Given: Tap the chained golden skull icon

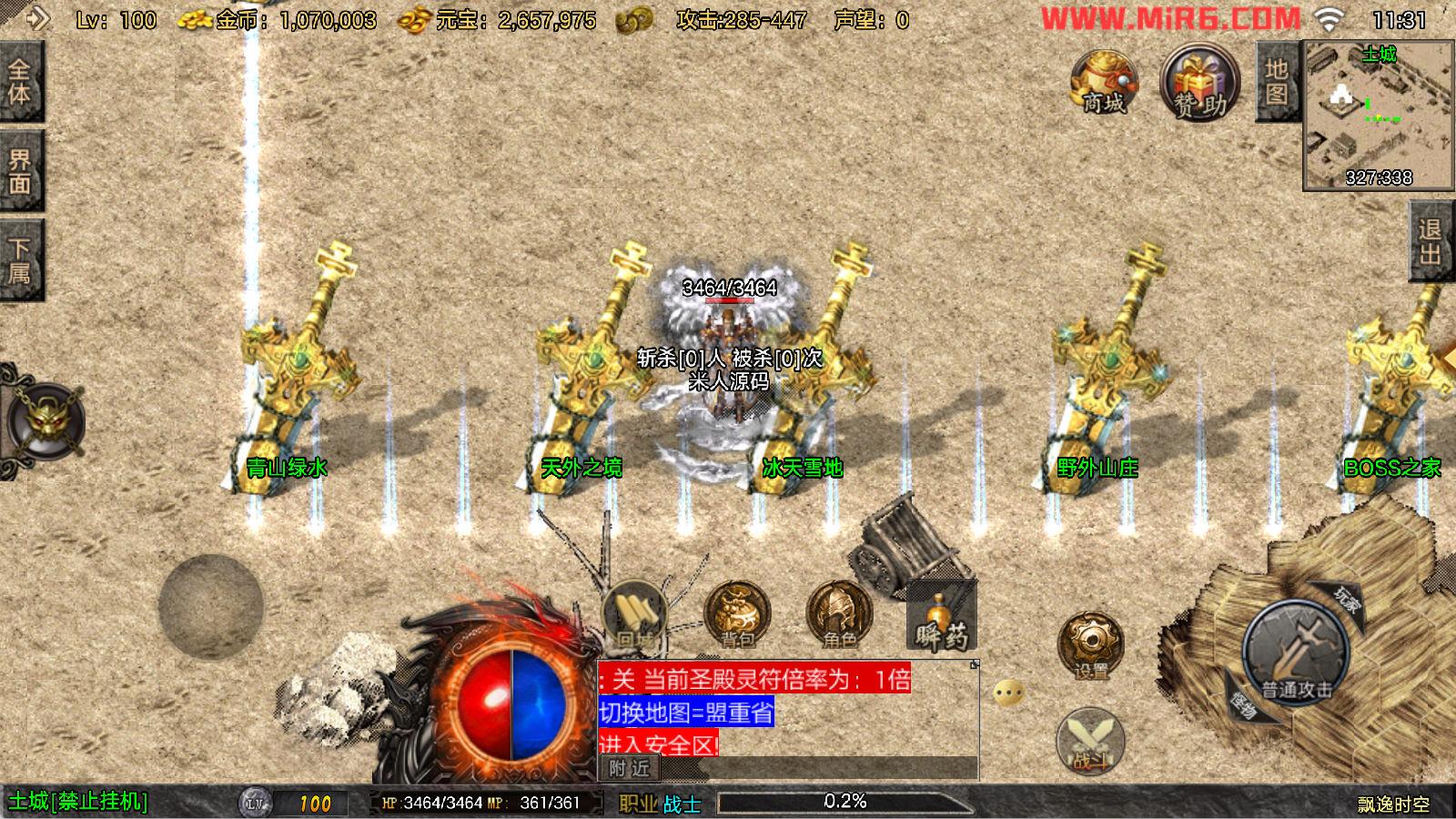Looking at the screenshot, I should pyautogui.click(x=45, y=422).
